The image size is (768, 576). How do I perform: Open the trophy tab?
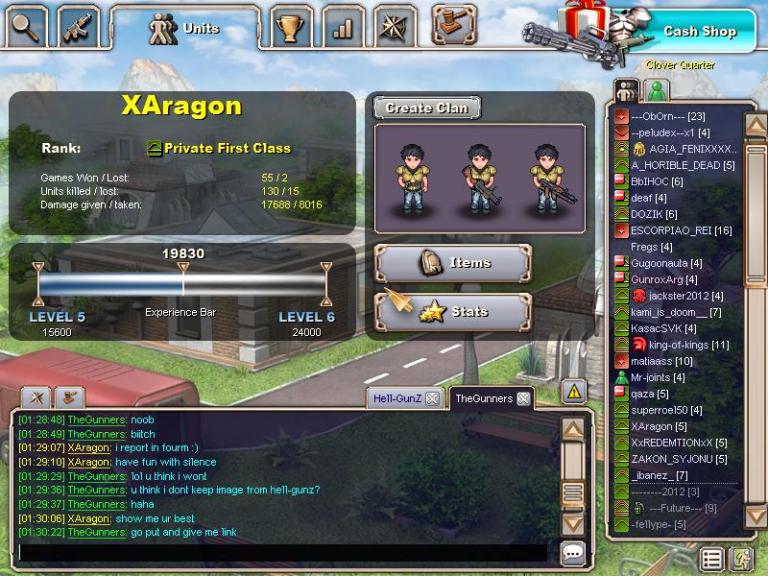(x=291, y=27)
